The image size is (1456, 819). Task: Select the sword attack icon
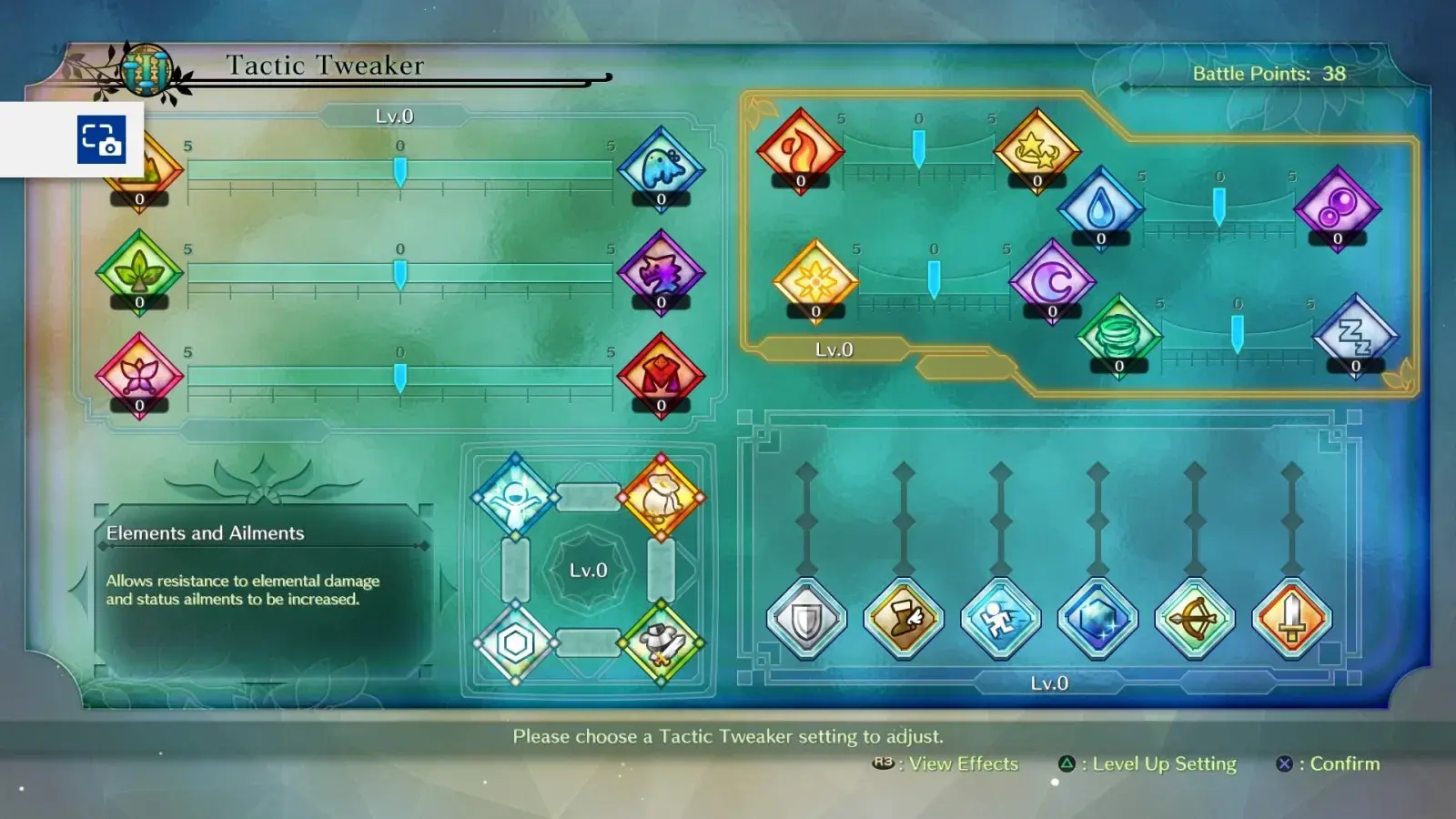point(1291,620)
